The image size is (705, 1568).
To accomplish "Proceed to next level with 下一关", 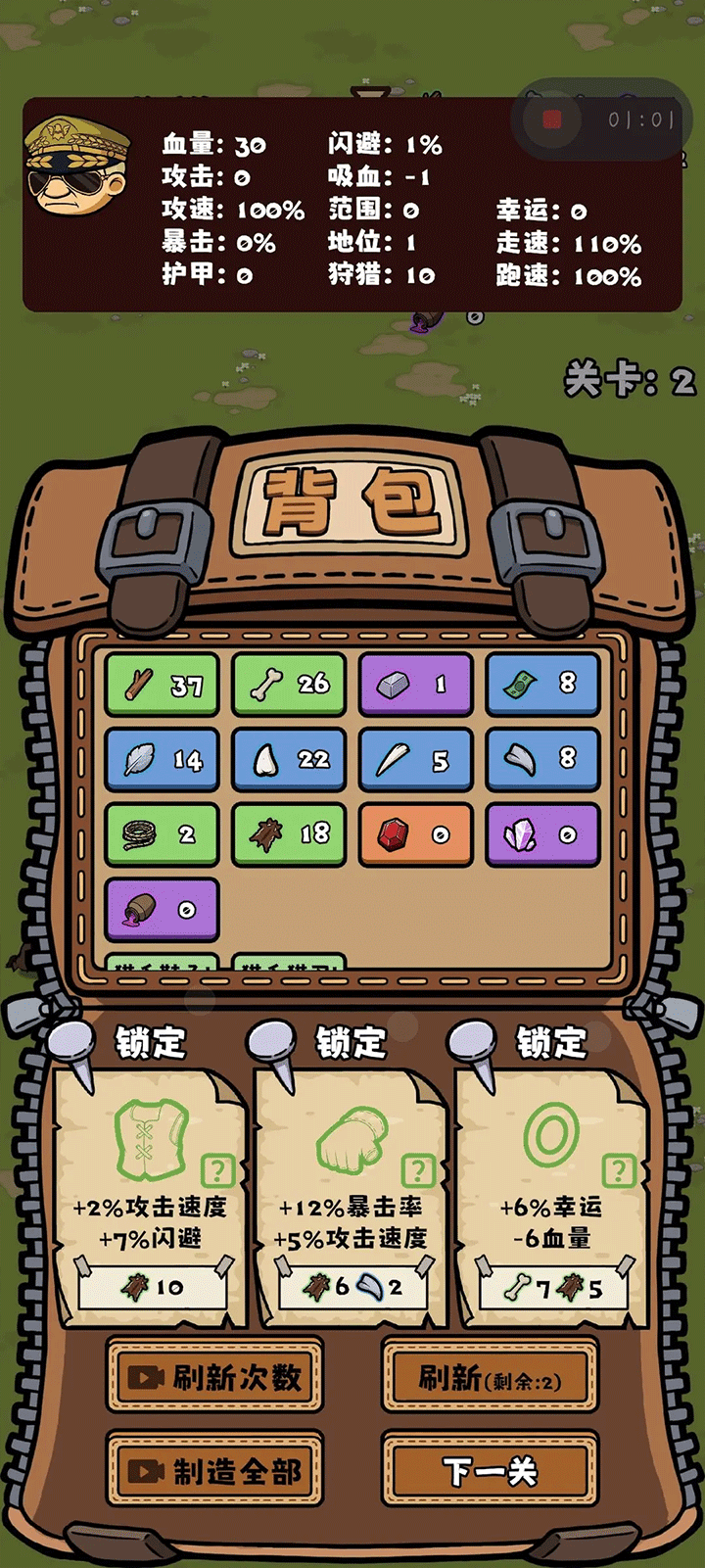I will click(x=490, y=1471).
